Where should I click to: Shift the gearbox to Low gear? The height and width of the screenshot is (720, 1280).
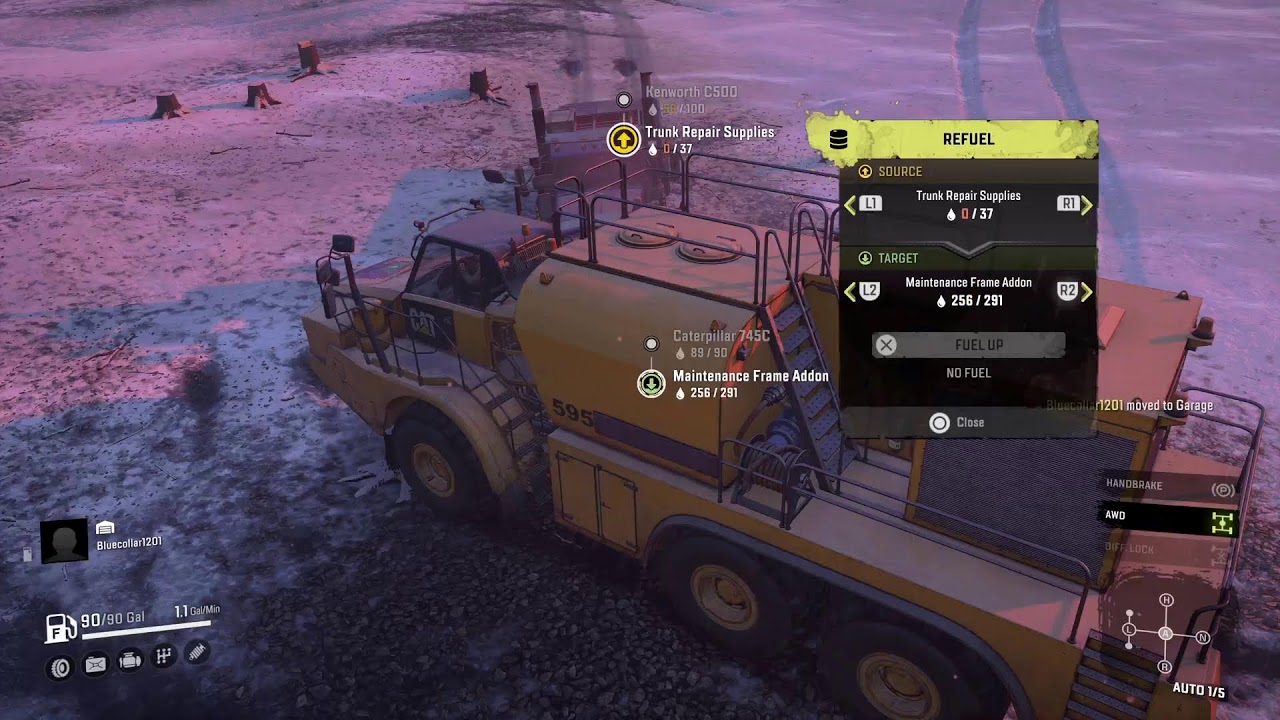point(1129,630)
